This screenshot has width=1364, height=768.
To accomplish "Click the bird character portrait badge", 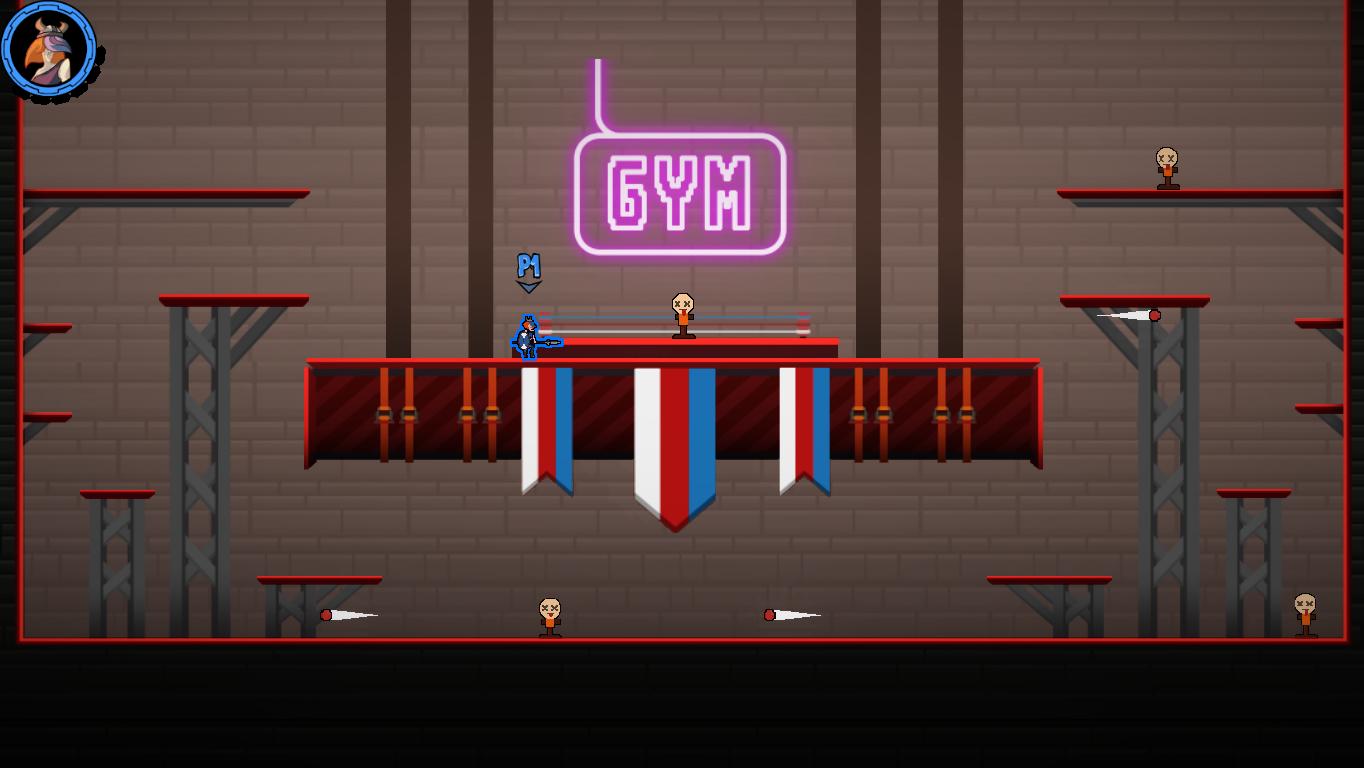I will (48, 49).
